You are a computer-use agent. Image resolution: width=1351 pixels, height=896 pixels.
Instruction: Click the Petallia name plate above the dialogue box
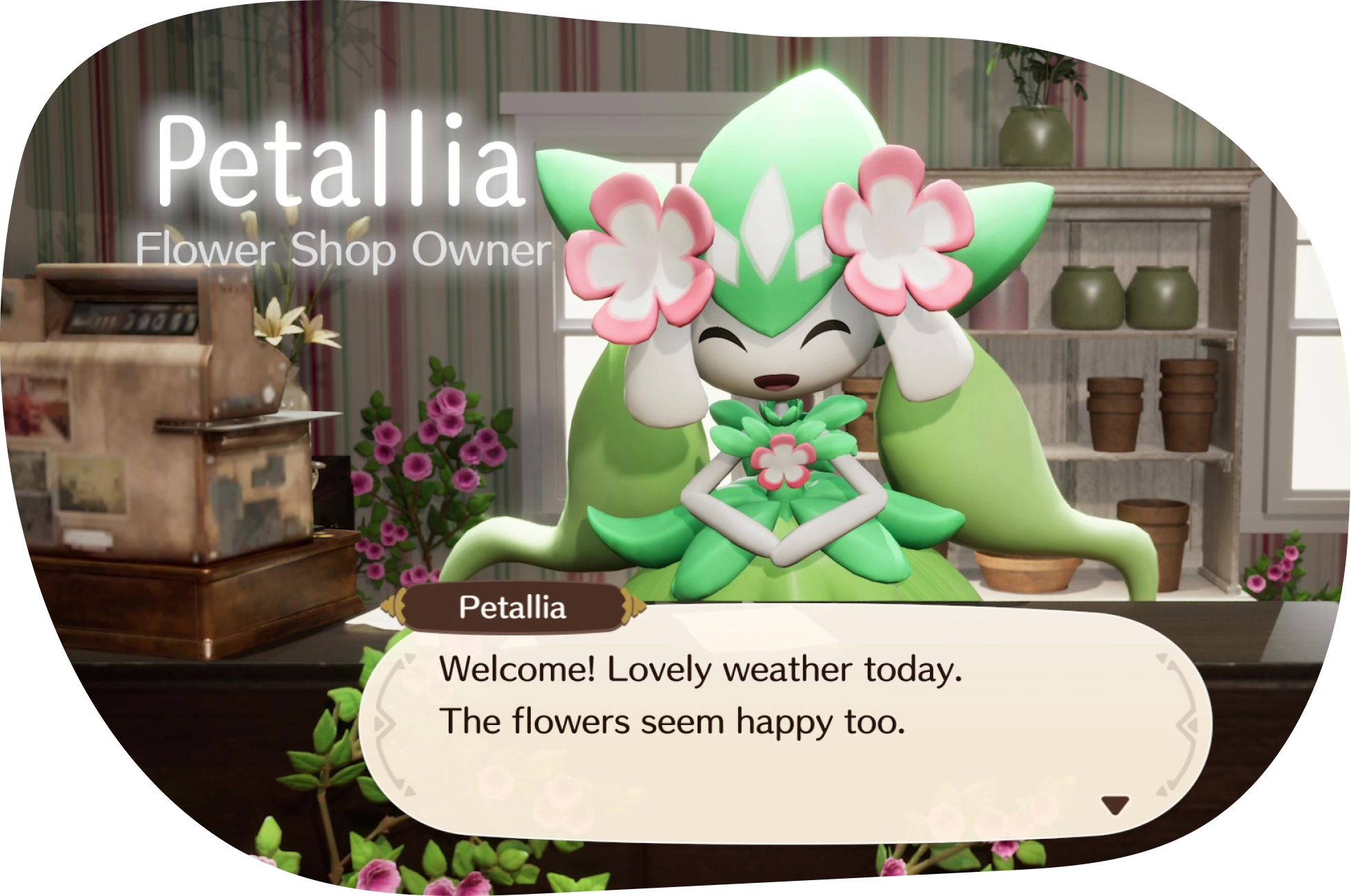(x=514, y=608)
